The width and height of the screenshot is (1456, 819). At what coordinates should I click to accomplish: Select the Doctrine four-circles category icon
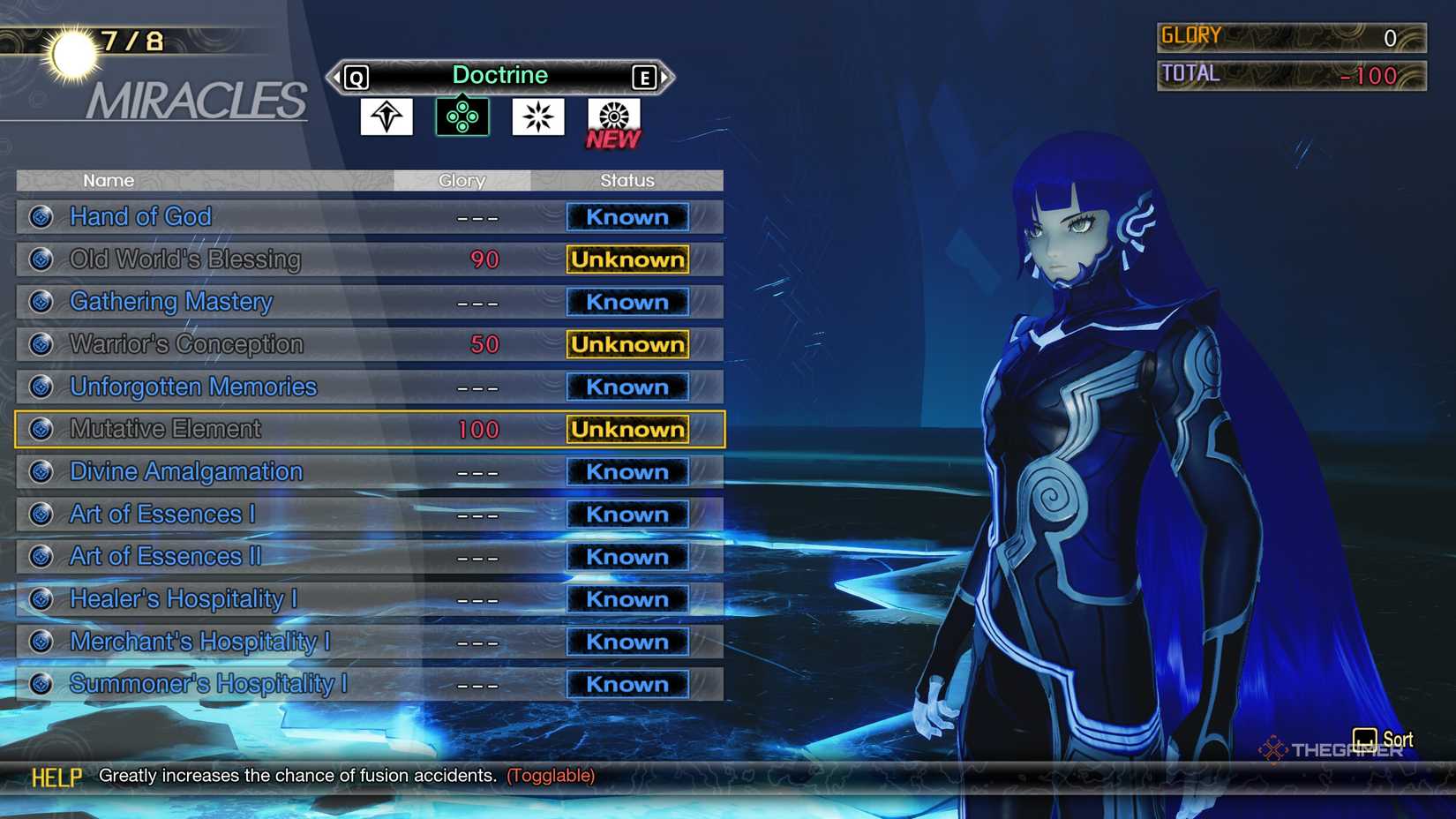click(x=461, y=116)
